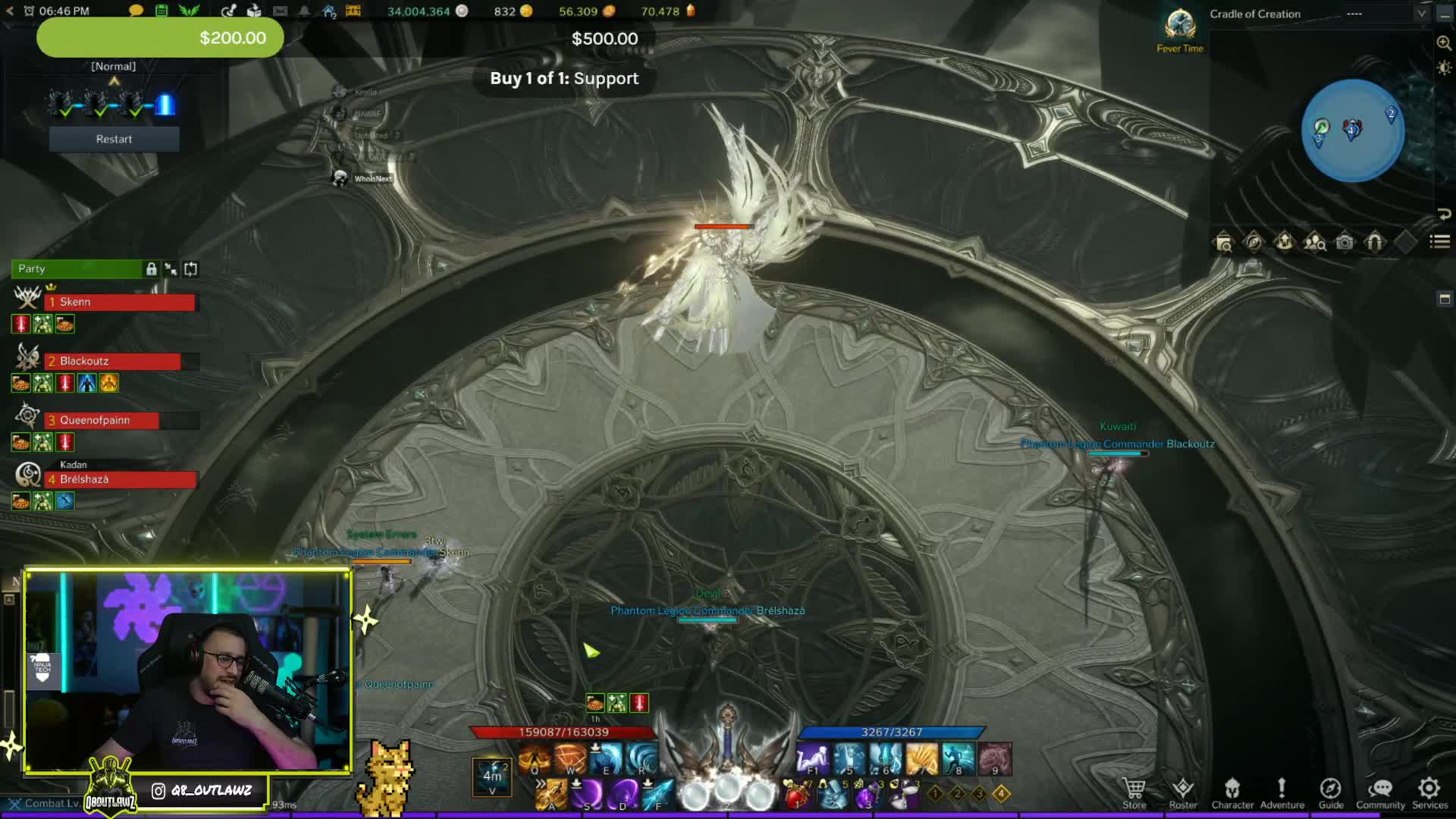Open the chat speech bubble icon
1456x819 pixels.
click(x=136, y=11)
